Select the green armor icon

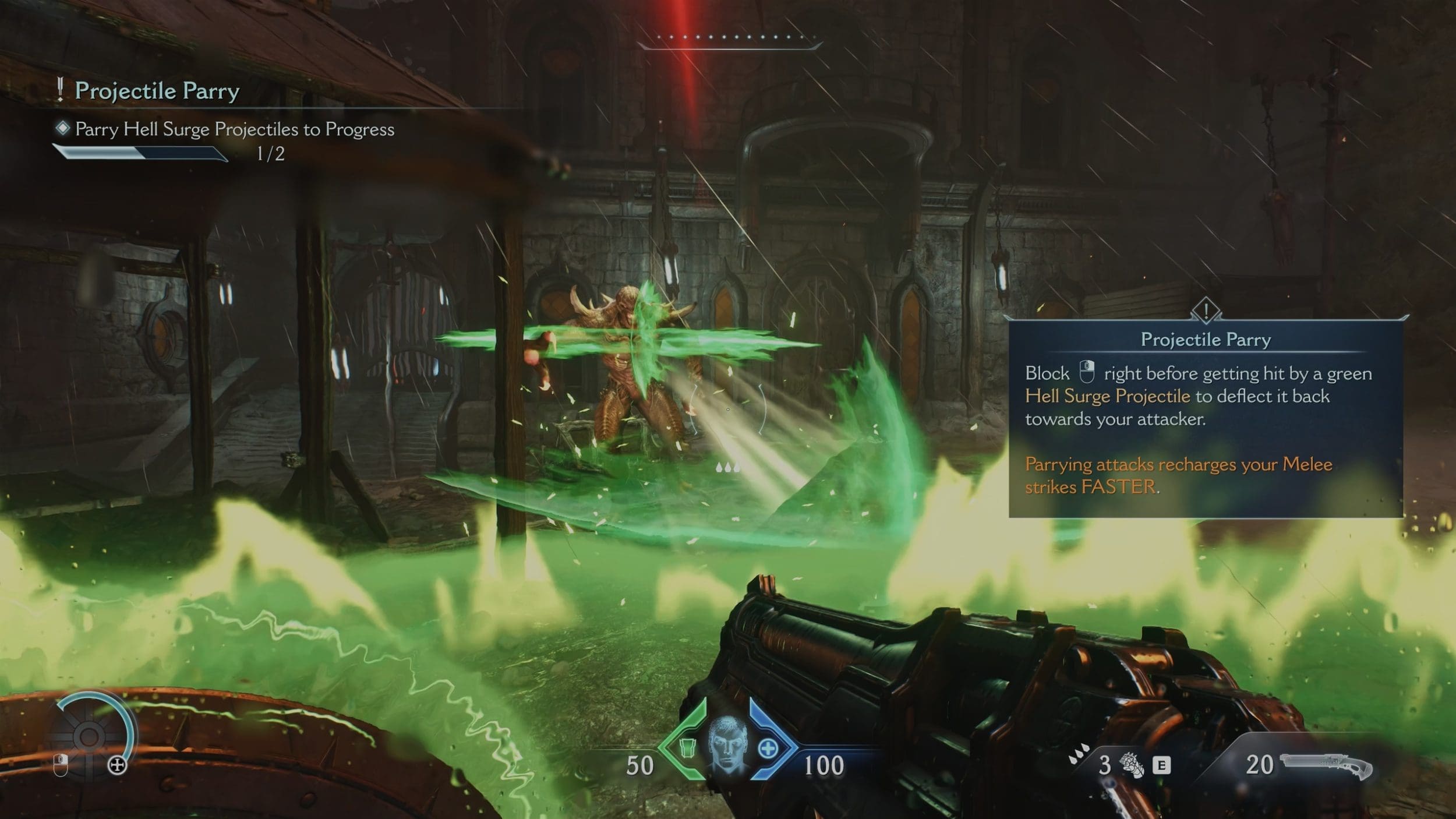pos(688,747)
